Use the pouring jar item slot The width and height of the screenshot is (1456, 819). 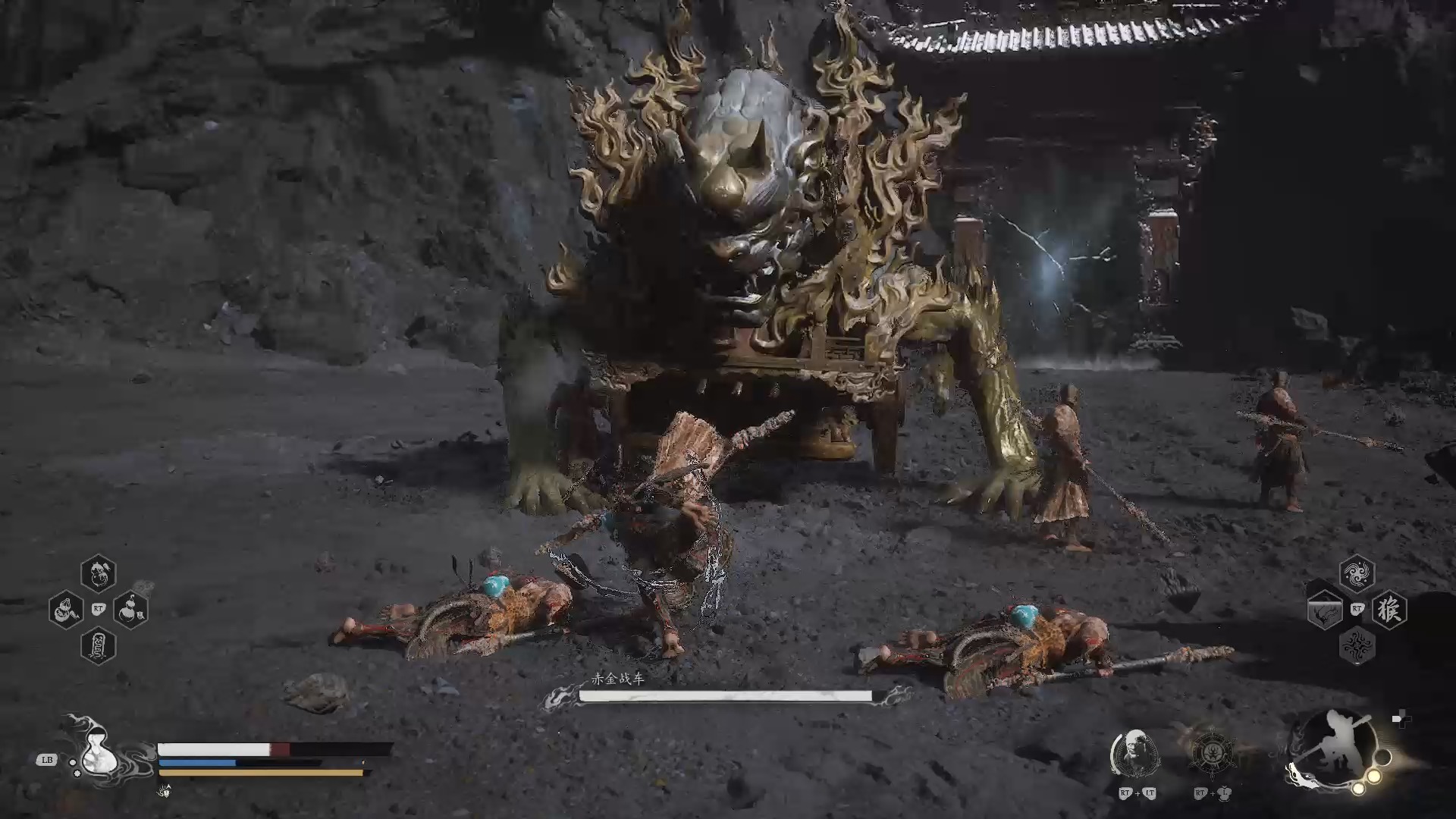click(66, 610)
